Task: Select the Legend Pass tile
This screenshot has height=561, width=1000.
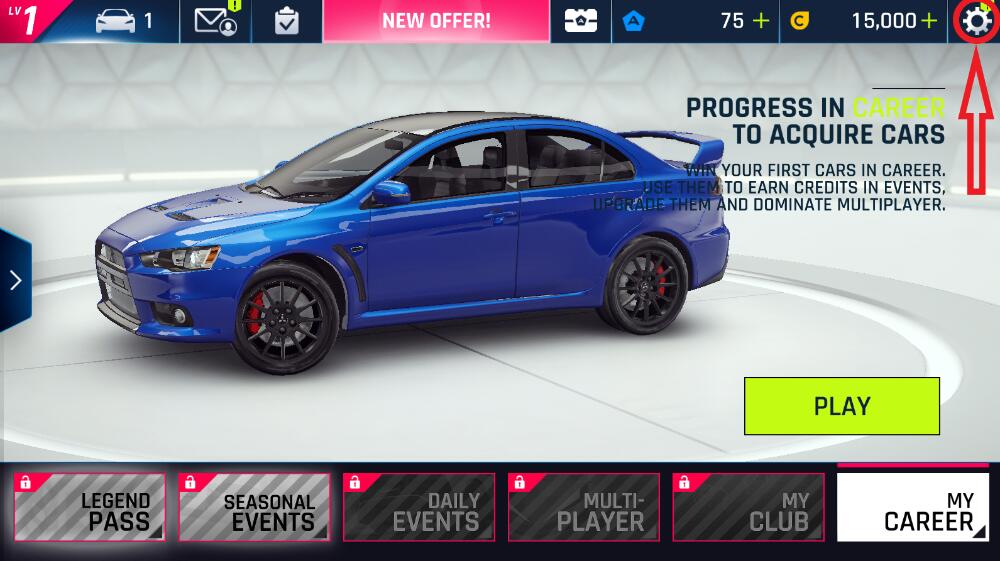Action: tap(90, 507)
